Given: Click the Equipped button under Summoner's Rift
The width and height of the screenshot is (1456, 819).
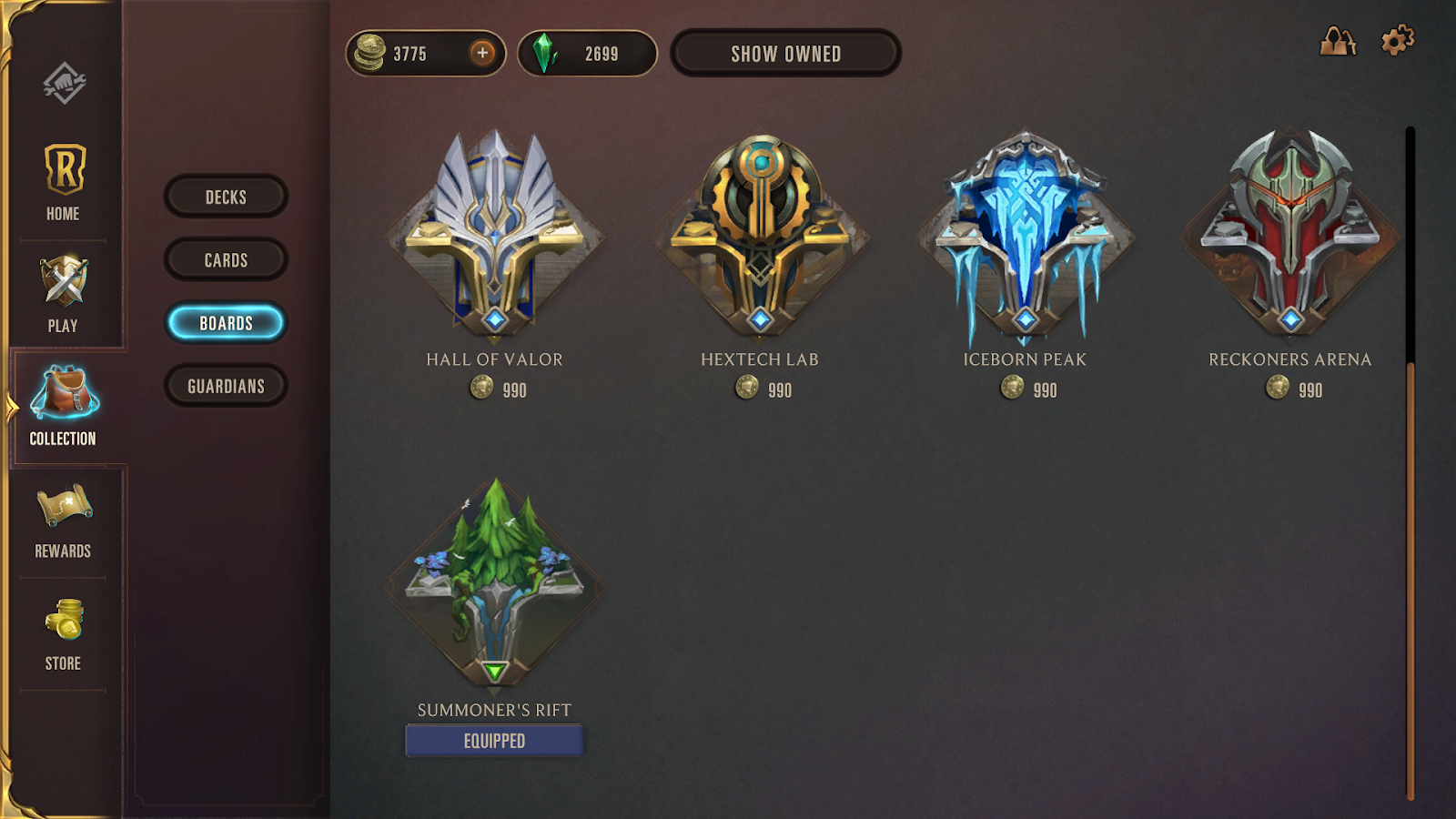Looking at the screenshot, I should pos(494,741).
